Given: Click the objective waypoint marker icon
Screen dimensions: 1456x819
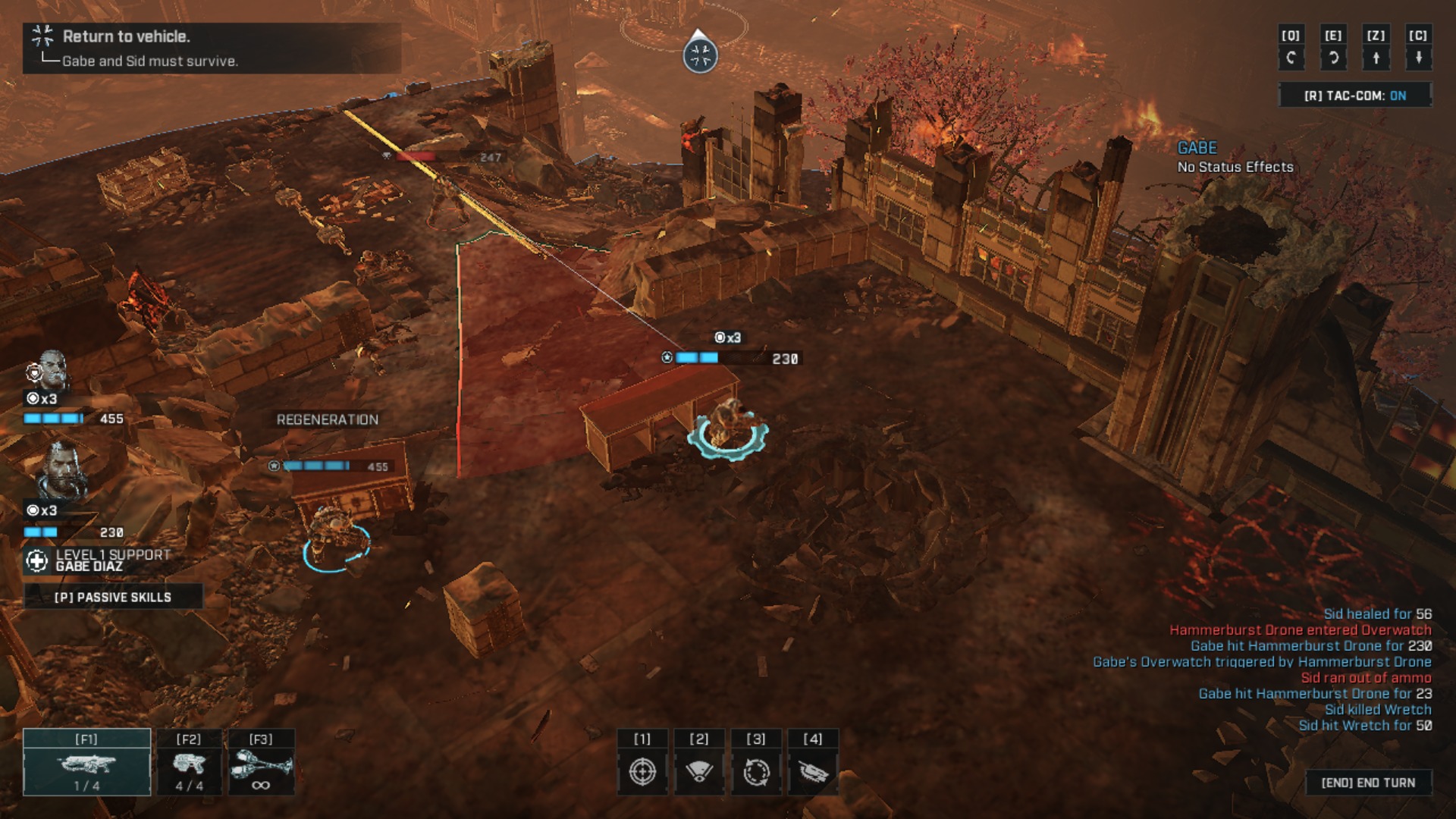Looking at the screenshot, I should point(700,55).
